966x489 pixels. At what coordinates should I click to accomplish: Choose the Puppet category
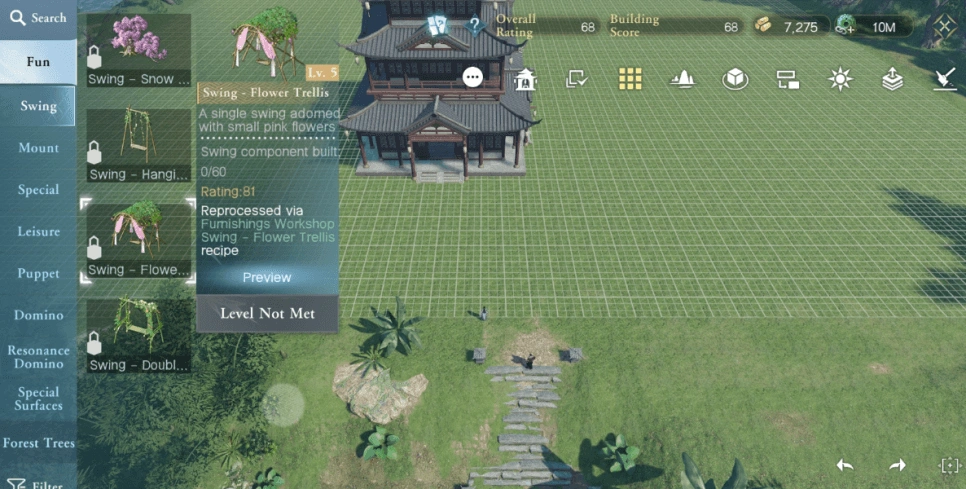(x=38, y=274)
